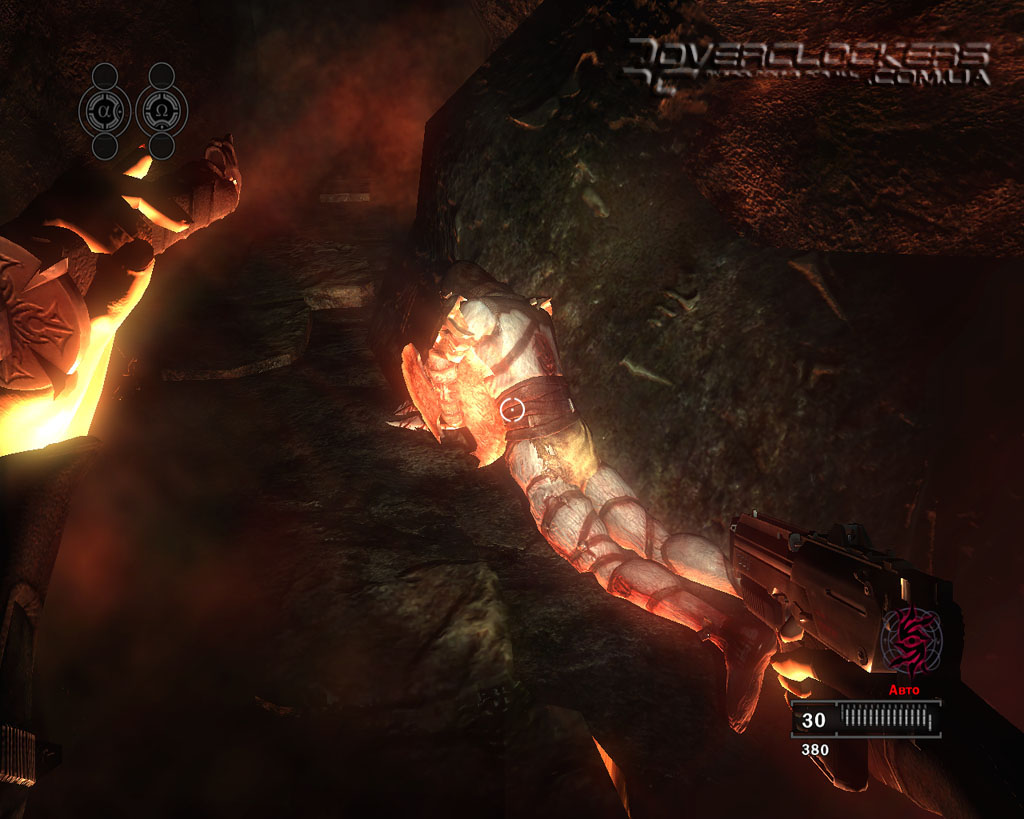Toggle the Авто fire mode indicator
Image resolution: width=1024 pixels, height=819 pixels.
point(904,690)
